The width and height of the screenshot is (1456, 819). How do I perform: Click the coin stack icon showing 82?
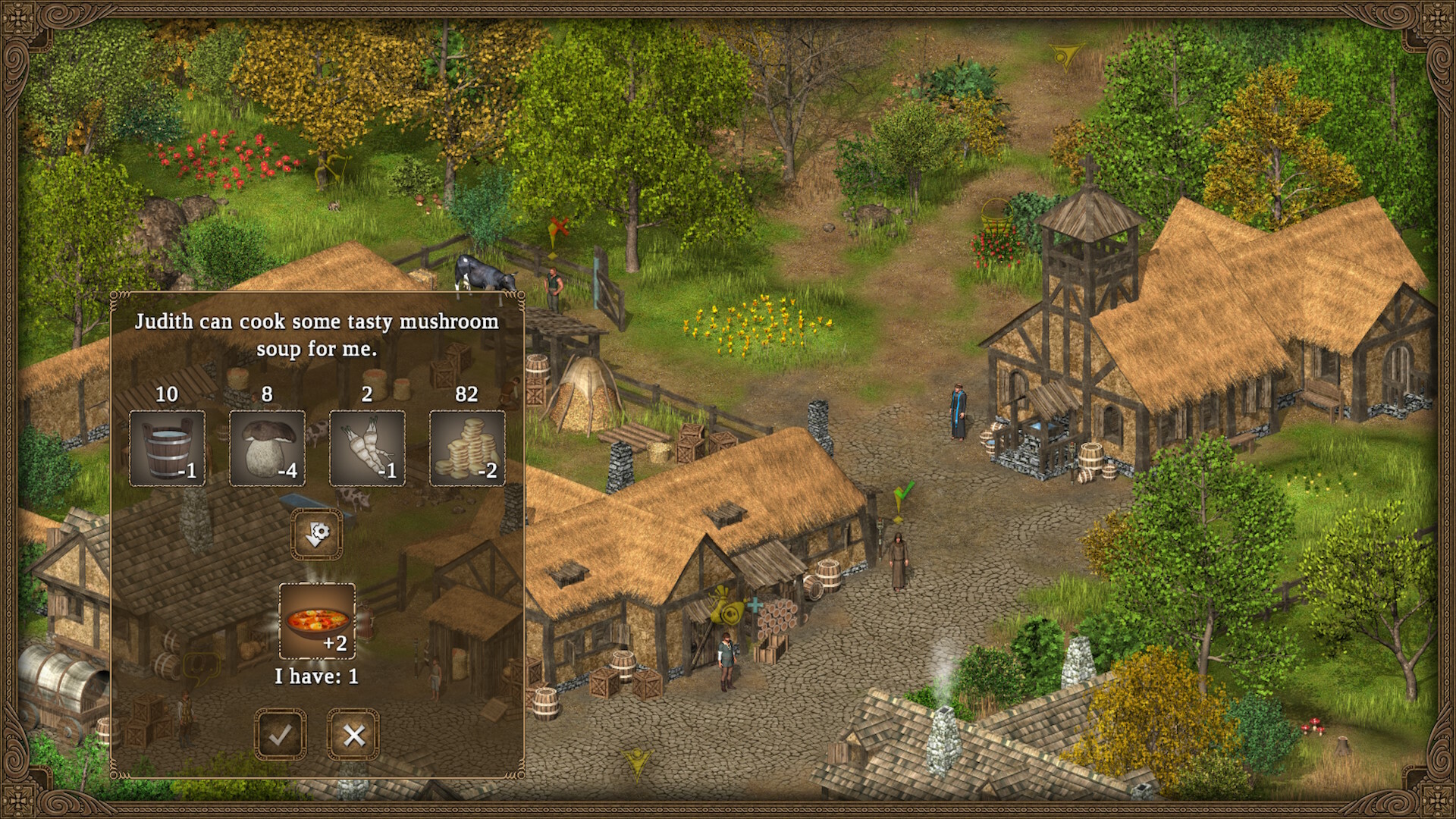click(466, 447)
